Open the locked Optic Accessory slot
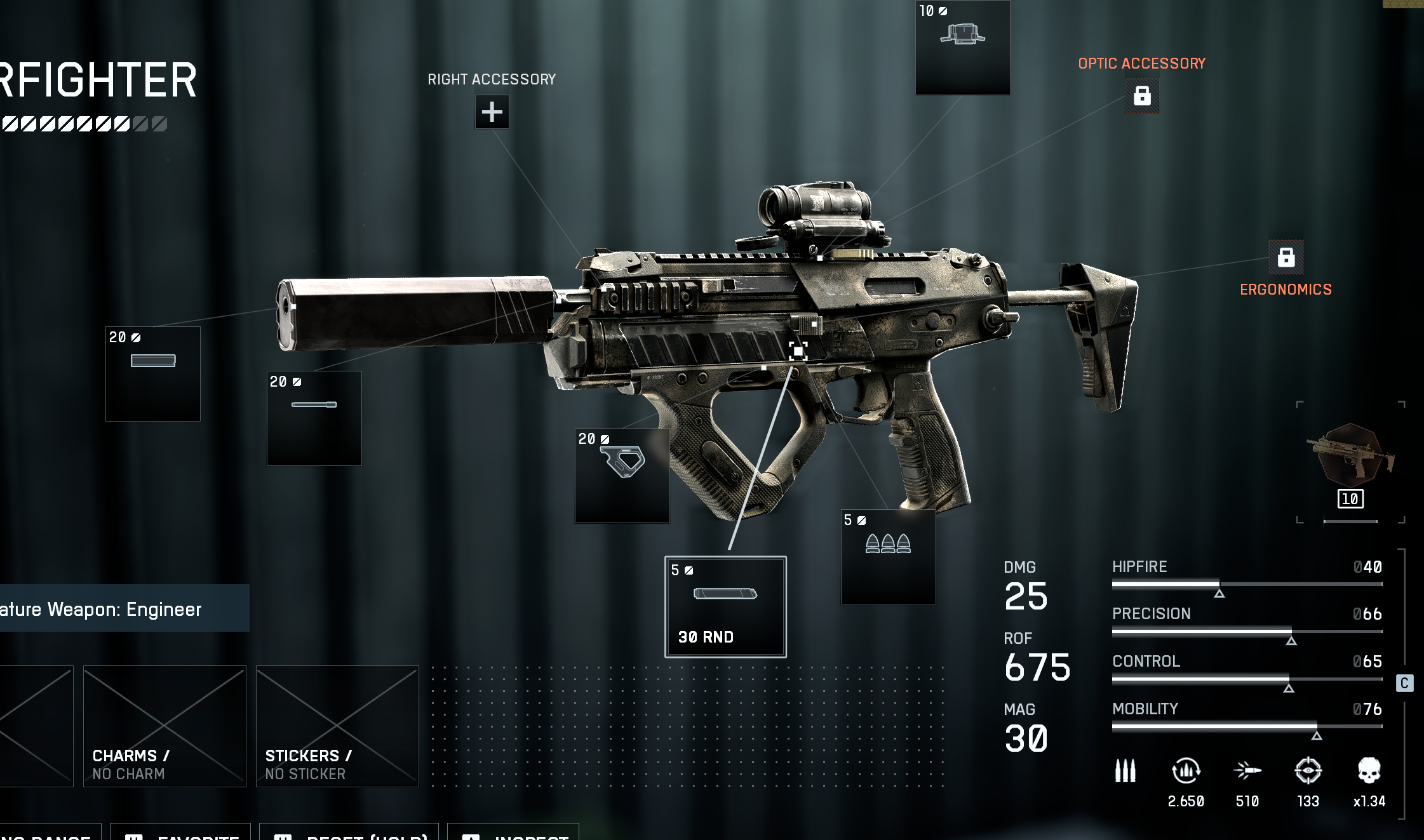The height and width of the screenshot is (840, 1424). (x=1142, y=96)
